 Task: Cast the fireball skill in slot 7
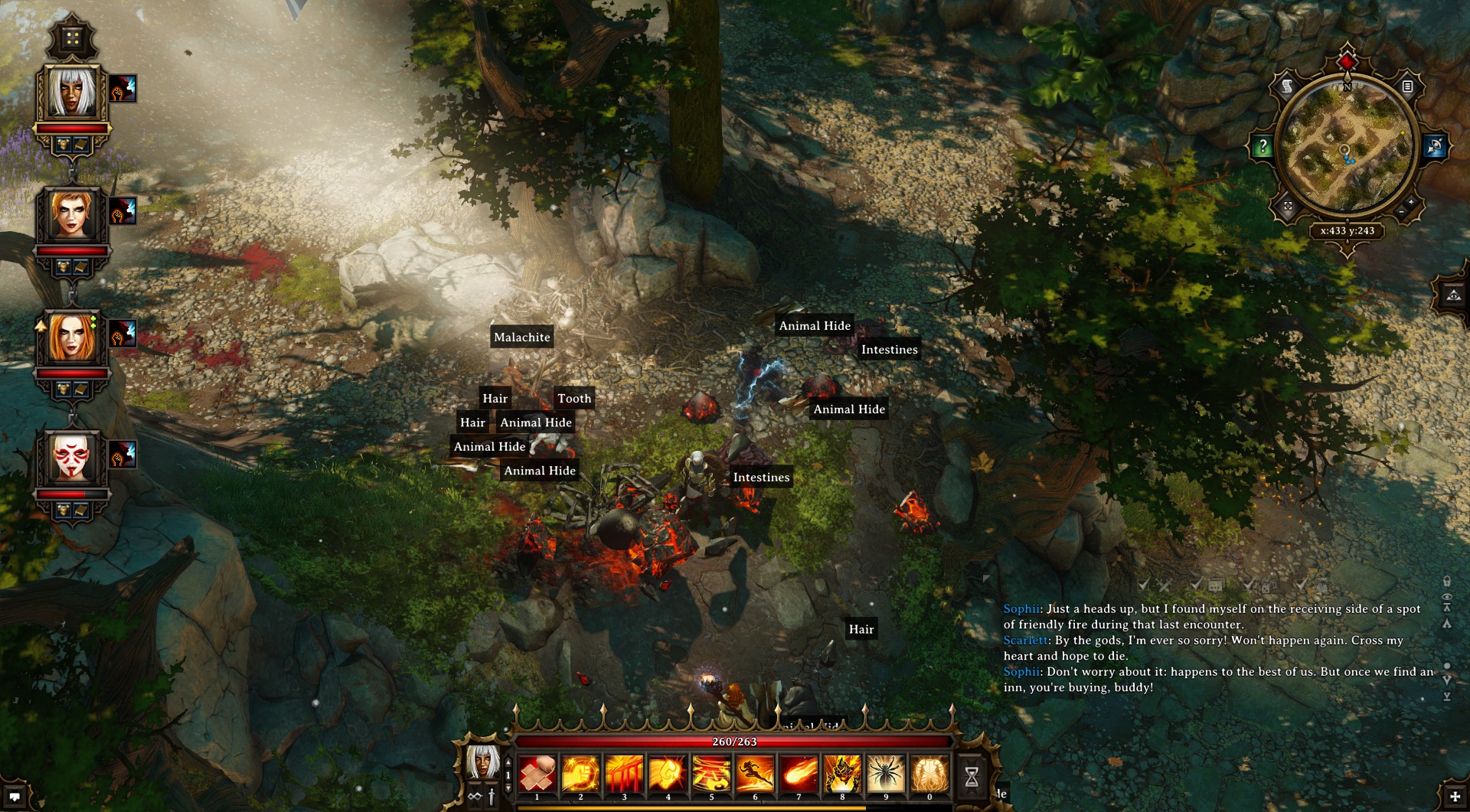pyautogui.click(x=799, y=774)
